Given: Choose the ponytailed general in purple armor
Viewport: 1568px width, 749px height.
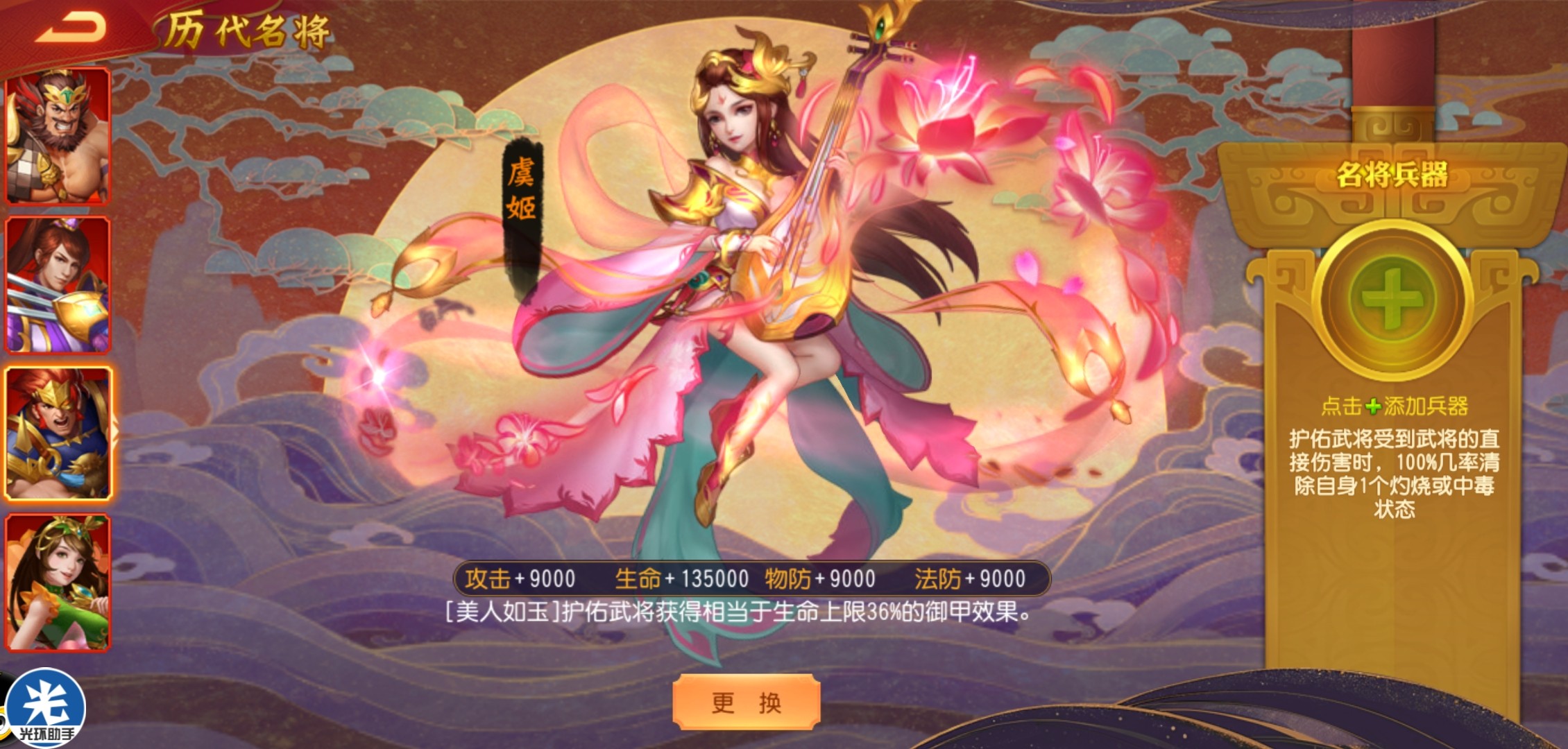Looking at the screenshot, I should (x=58, y=284).
